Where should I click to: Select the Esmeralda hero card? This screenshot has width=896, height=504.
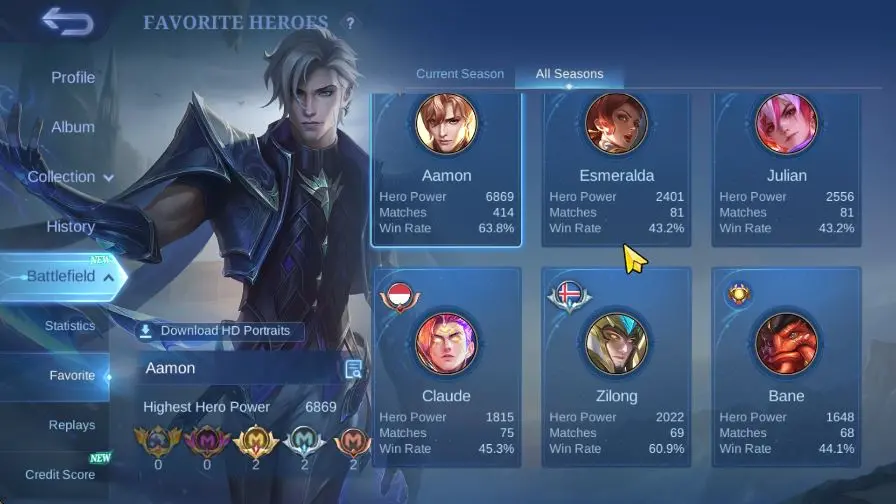(616, 170)
